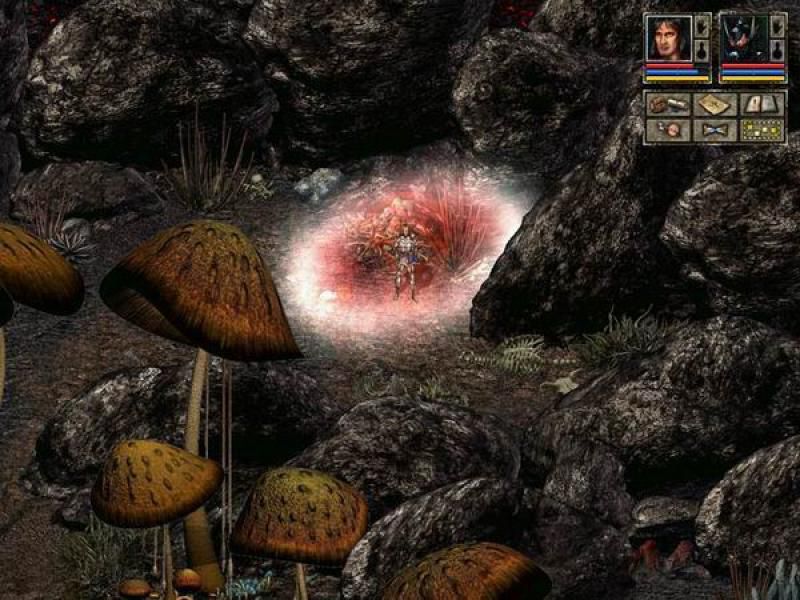The width and height of the screenshot is (800, 600).
Task: Click the amulet and ring button
Action: point(667,130)
